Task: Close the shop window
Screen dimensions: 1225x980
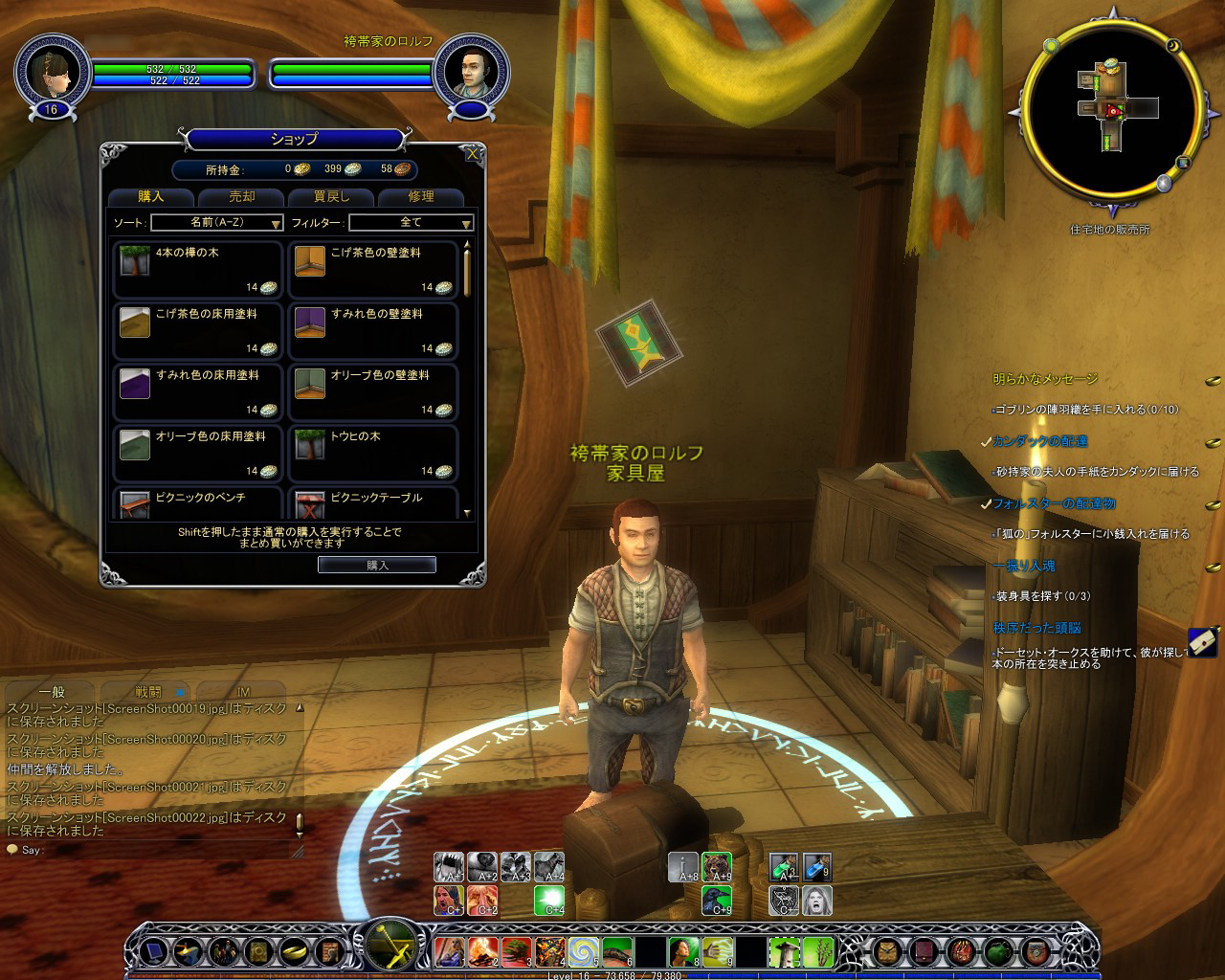Action: [472, 154]
